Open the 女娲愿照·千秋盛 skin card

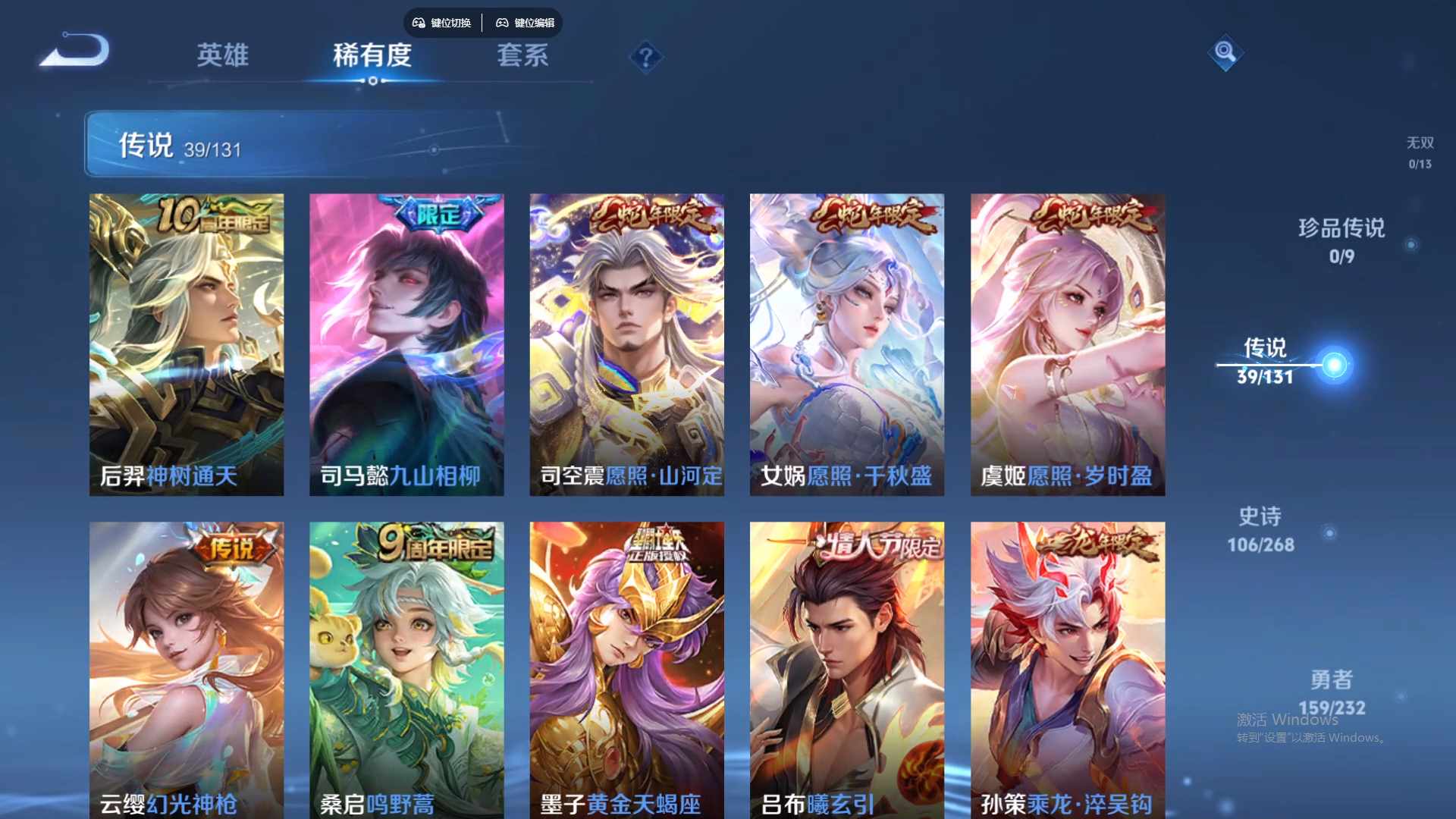coord(847,341)
